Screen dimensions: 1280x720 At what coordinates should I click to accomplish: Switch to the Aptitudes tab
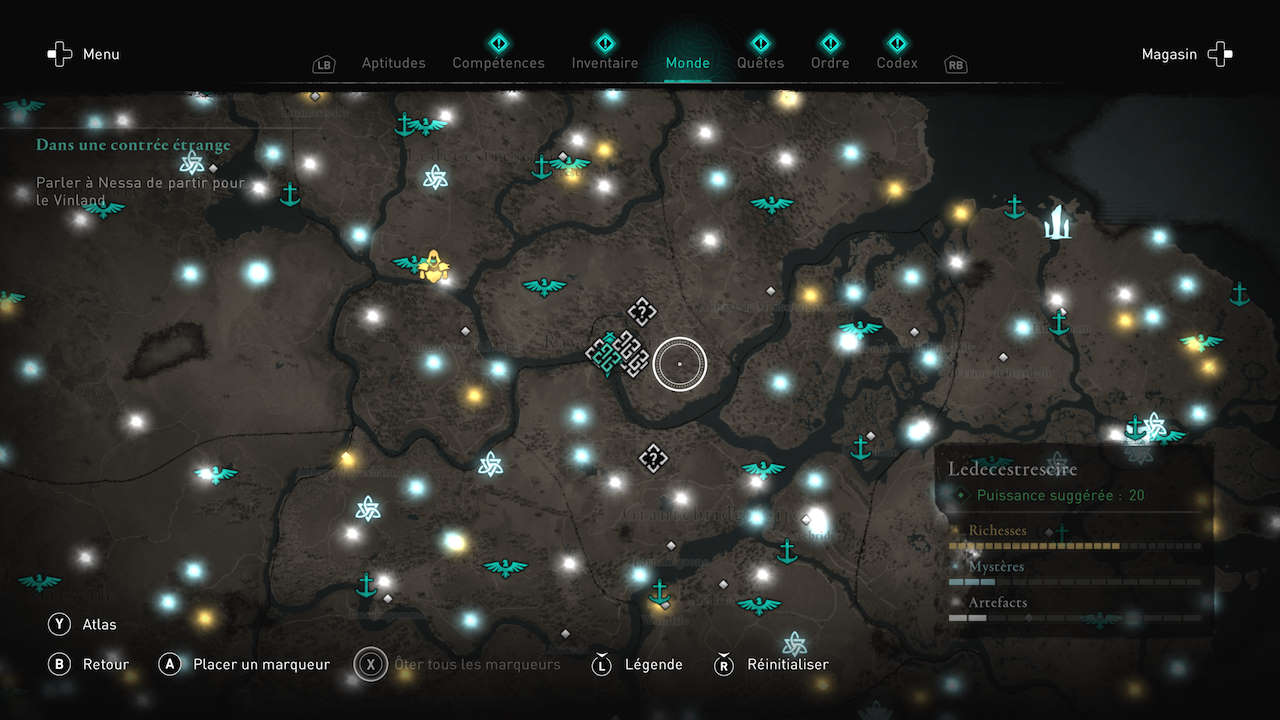click(393, 63)
